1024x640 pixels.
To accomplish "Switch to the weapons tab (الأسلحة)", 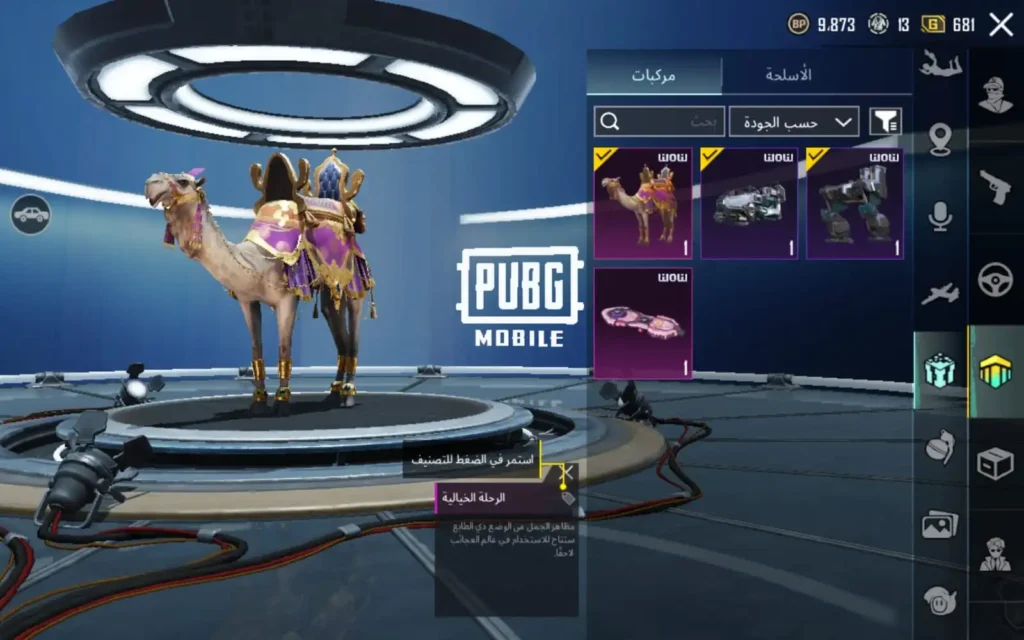I will 788,75.
